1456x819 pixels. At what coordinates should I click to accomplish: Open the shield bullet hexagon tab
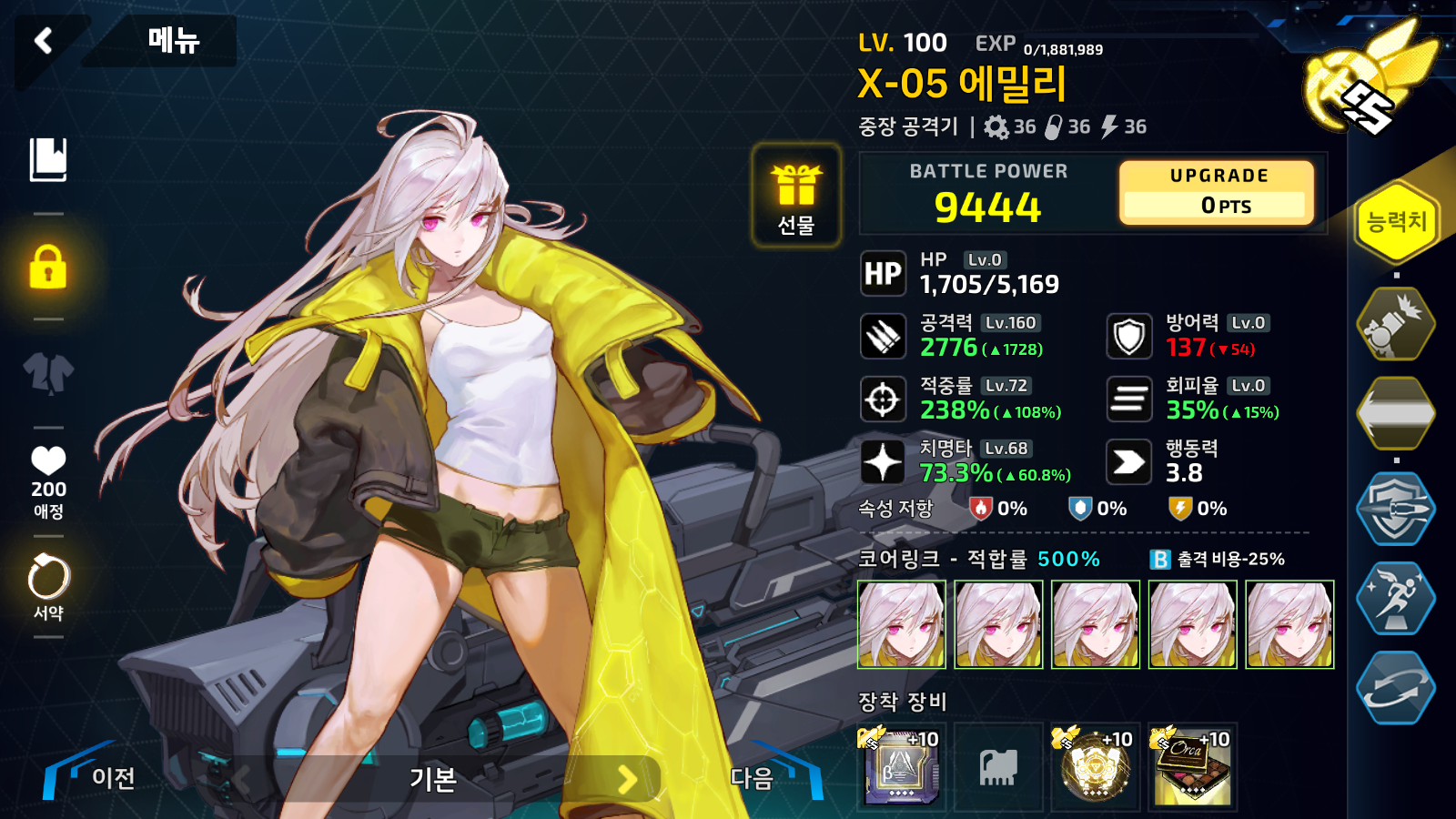[1396, 508]
